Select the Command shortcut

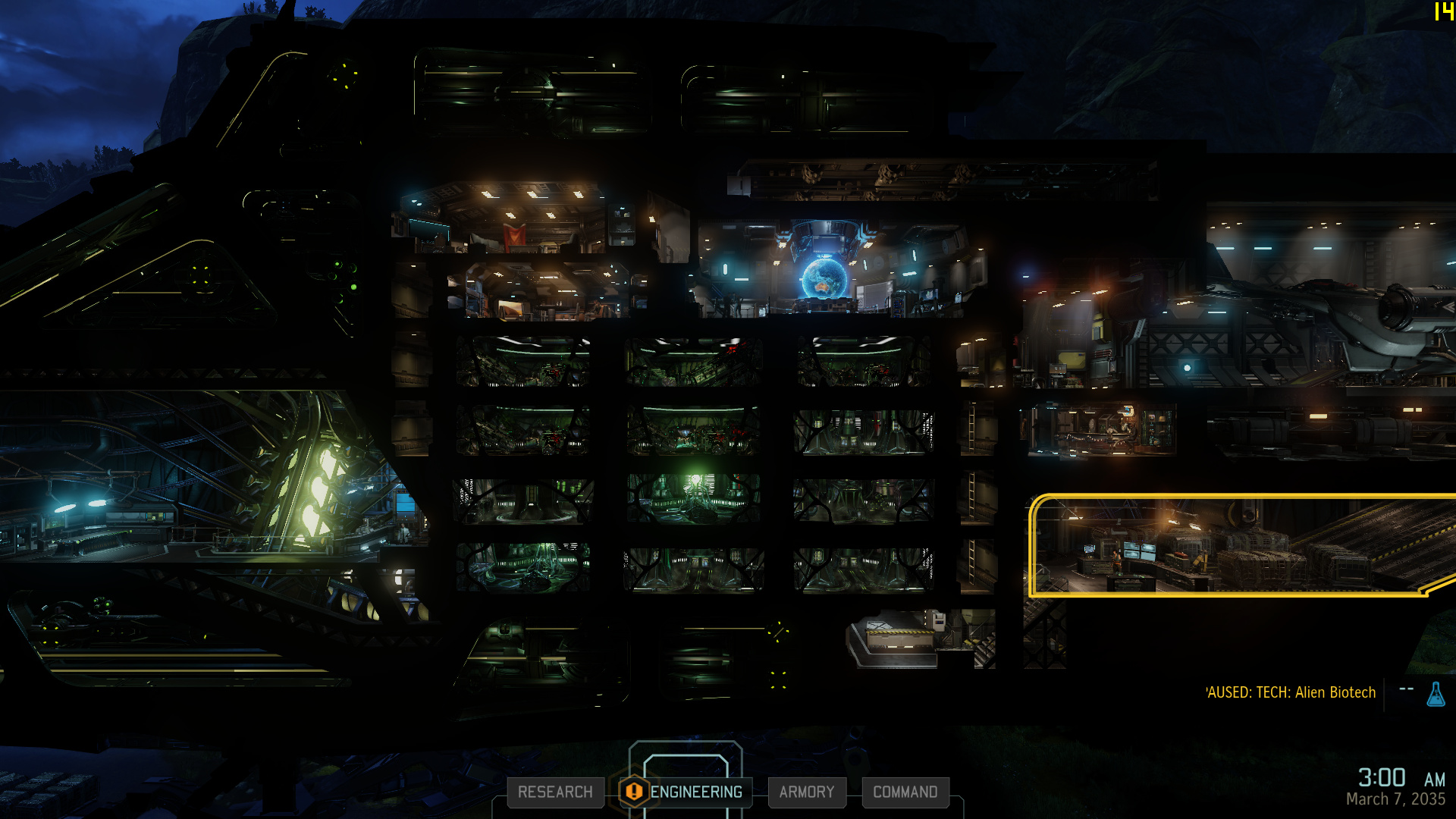905,792
